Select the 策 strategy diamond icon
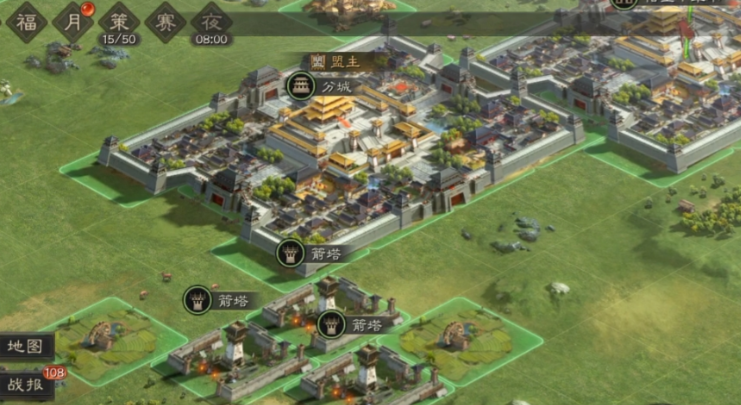The image size is (741, 405). pos(119,20)
